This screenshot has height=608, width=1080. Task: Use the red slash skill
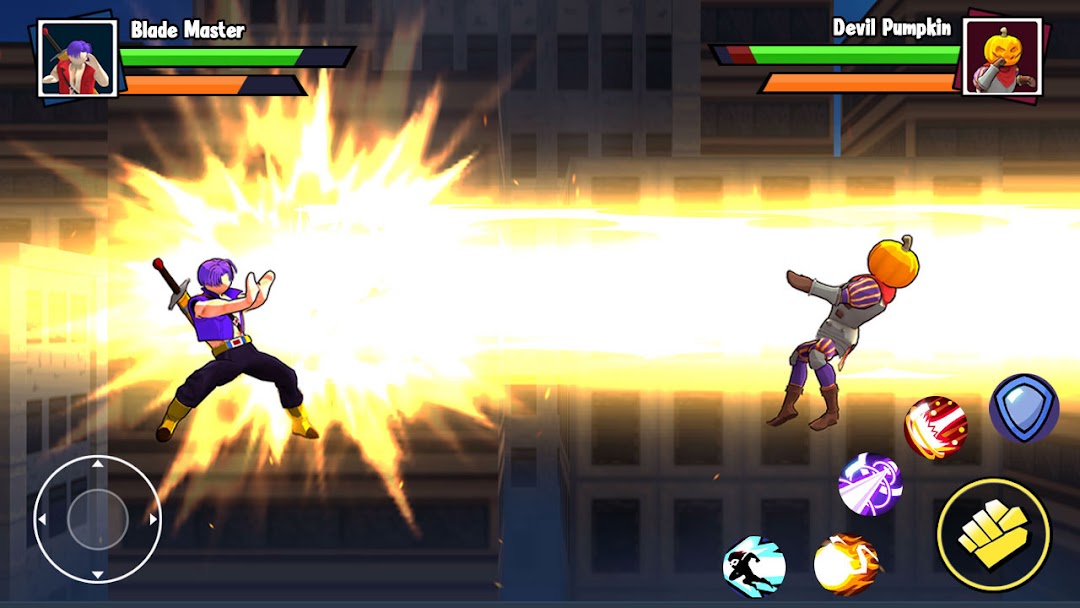point(936,428)
